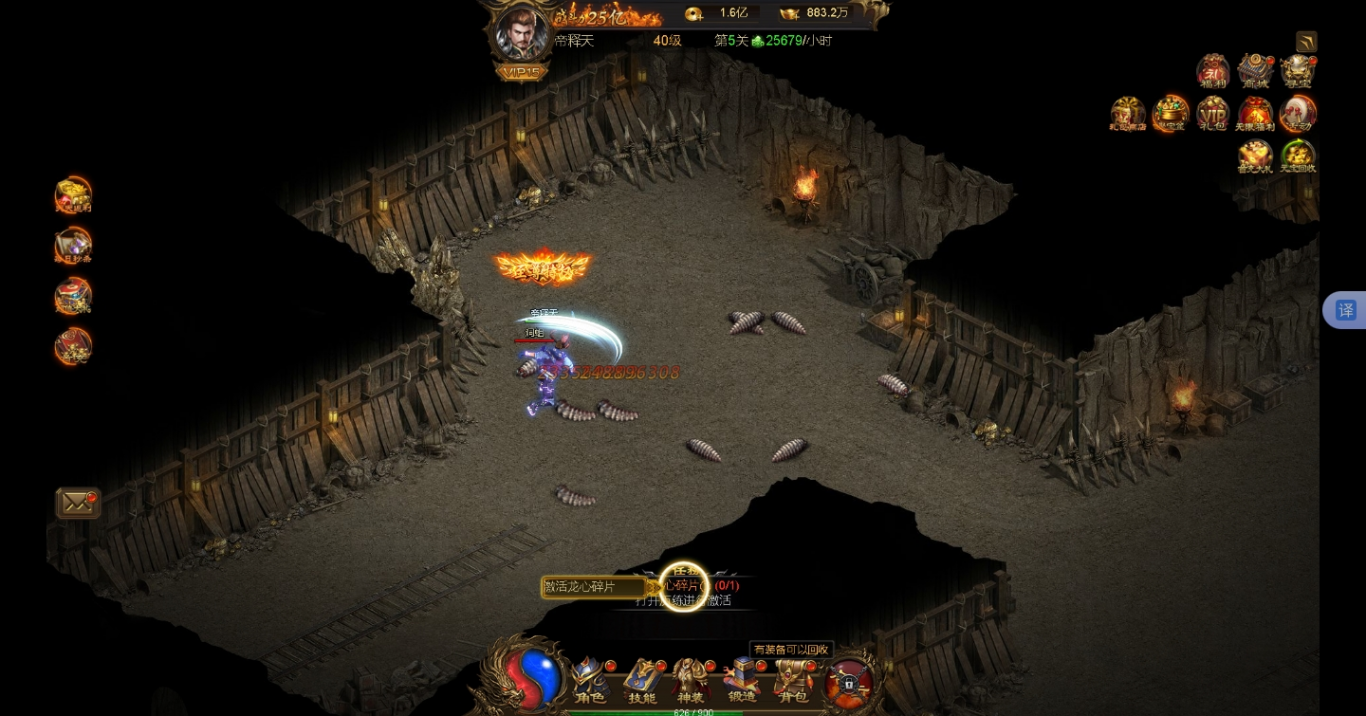Viewport: 1366px width, 716px height.
Task: Open the player portrait with VIP15 badge
Action: point(522,36)
